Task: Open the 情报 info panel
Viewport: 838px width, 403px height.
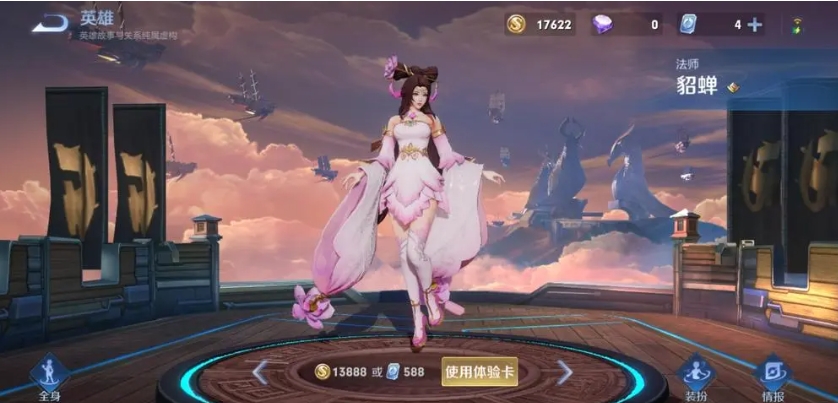Action: [x=771, y=376]
